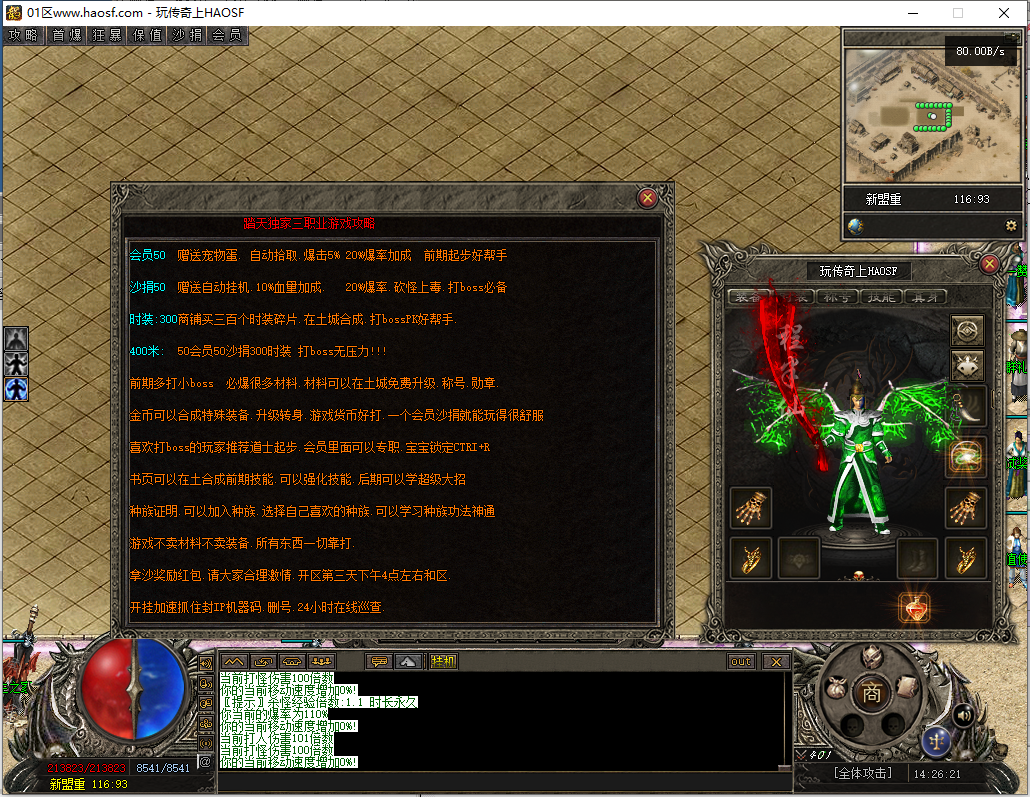Open the 首爆 menu button
1030x797 pixels.
[x=67, y=35]
